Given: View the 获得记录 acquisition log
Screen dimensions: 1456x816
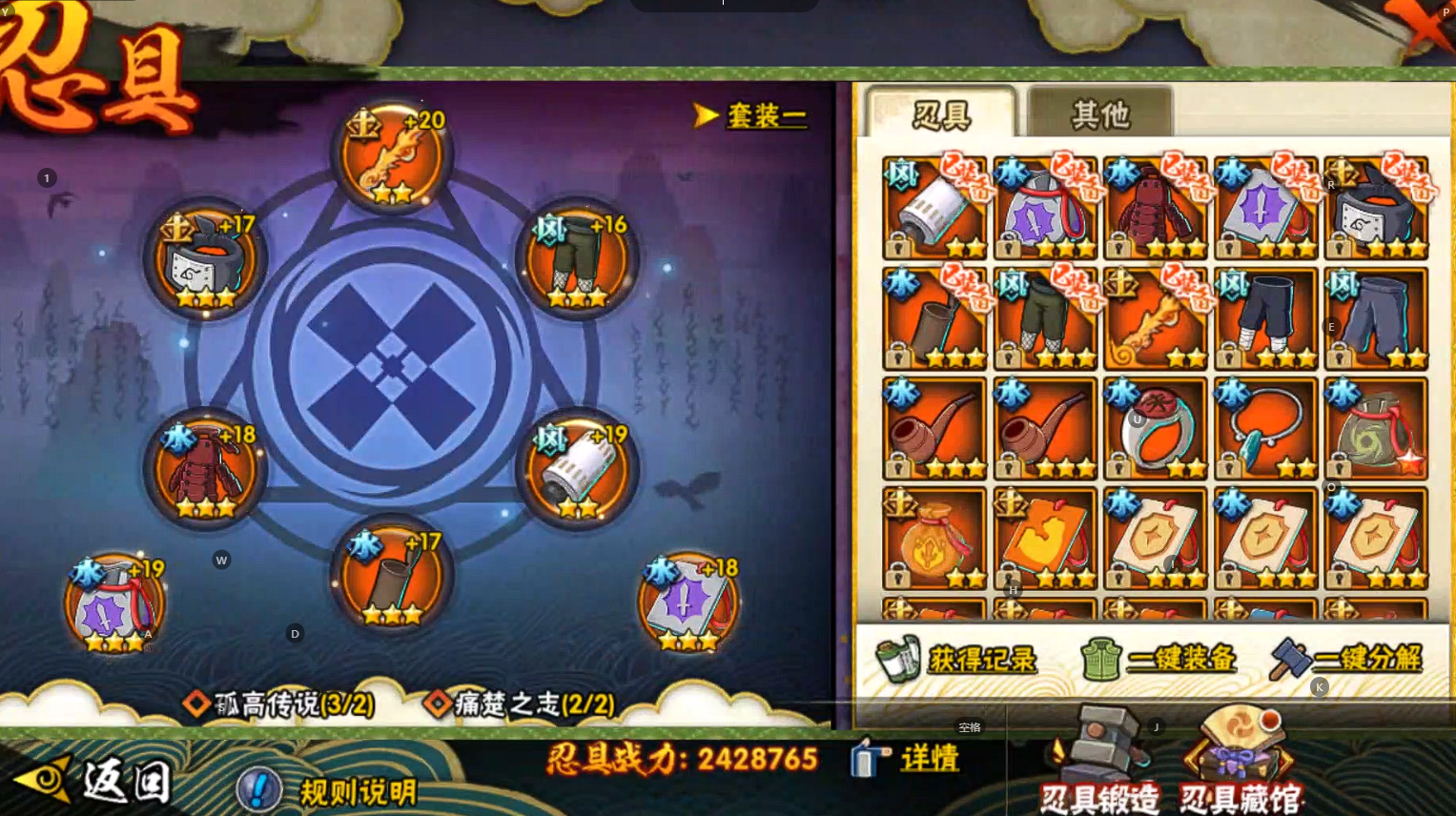Looking at the screenshot, I should point(958,659).
